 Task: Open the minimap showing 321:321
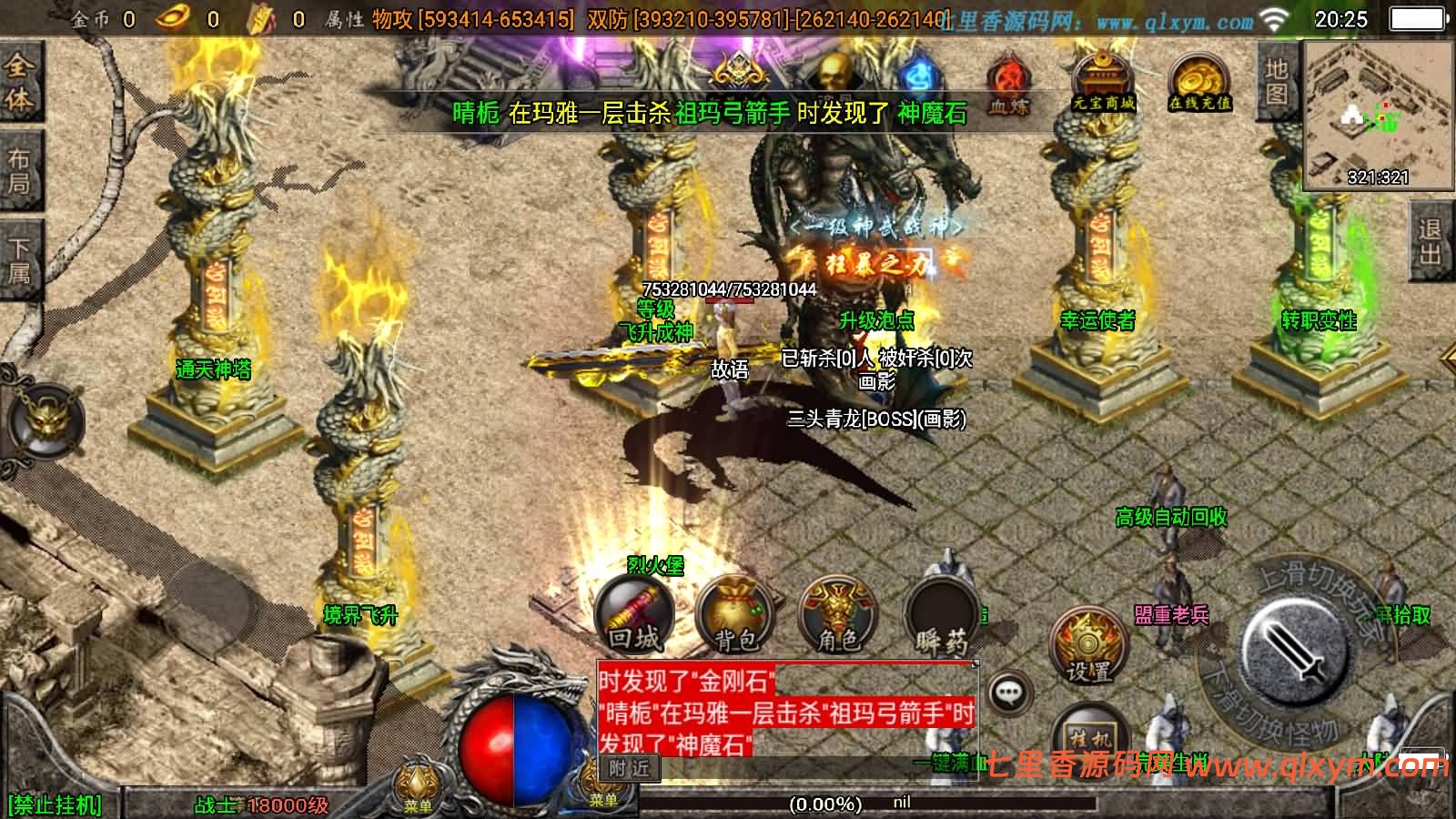1378,114
